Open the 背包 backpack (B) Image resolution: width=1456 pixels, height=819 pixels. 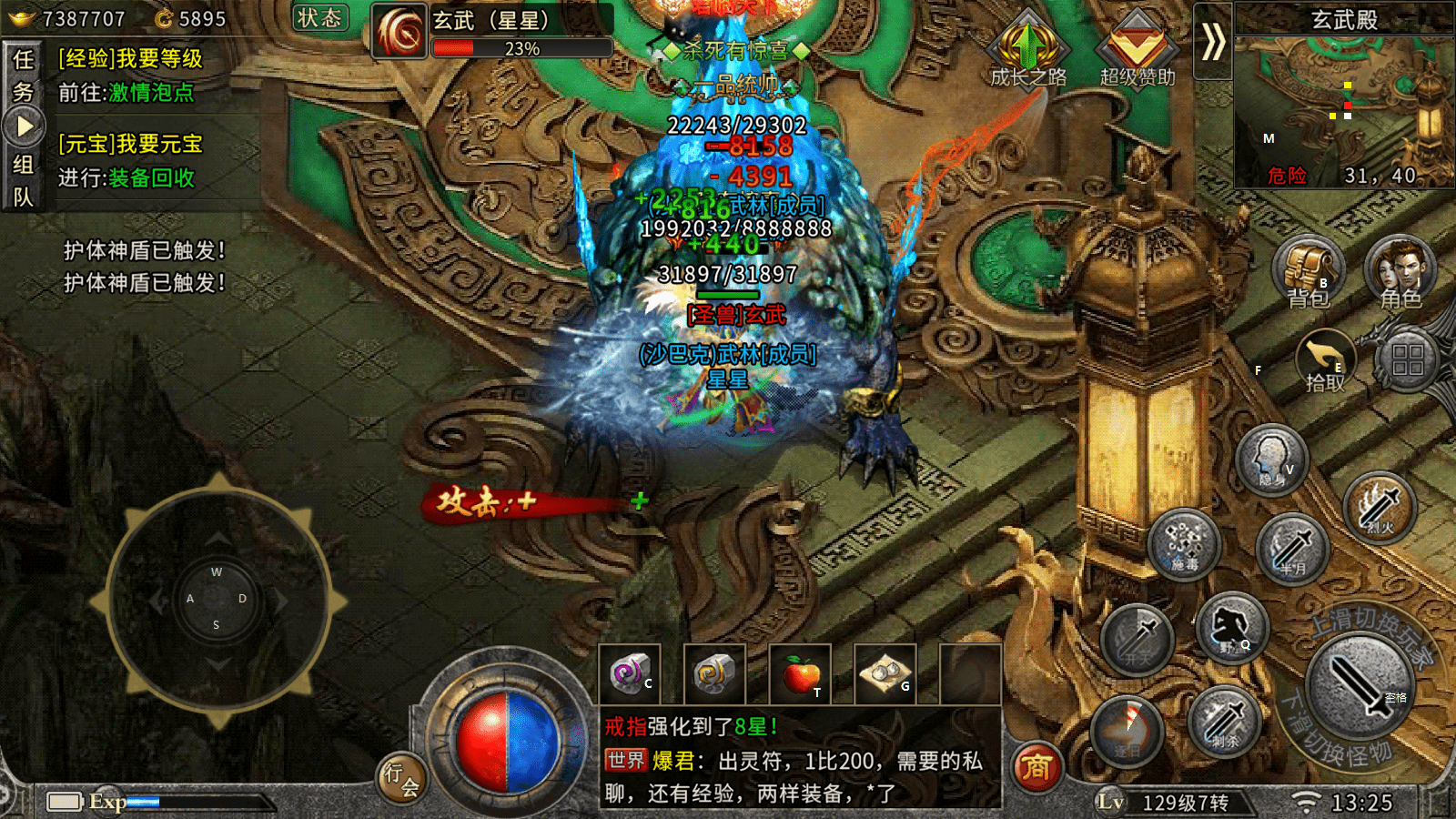(1308, 268)
